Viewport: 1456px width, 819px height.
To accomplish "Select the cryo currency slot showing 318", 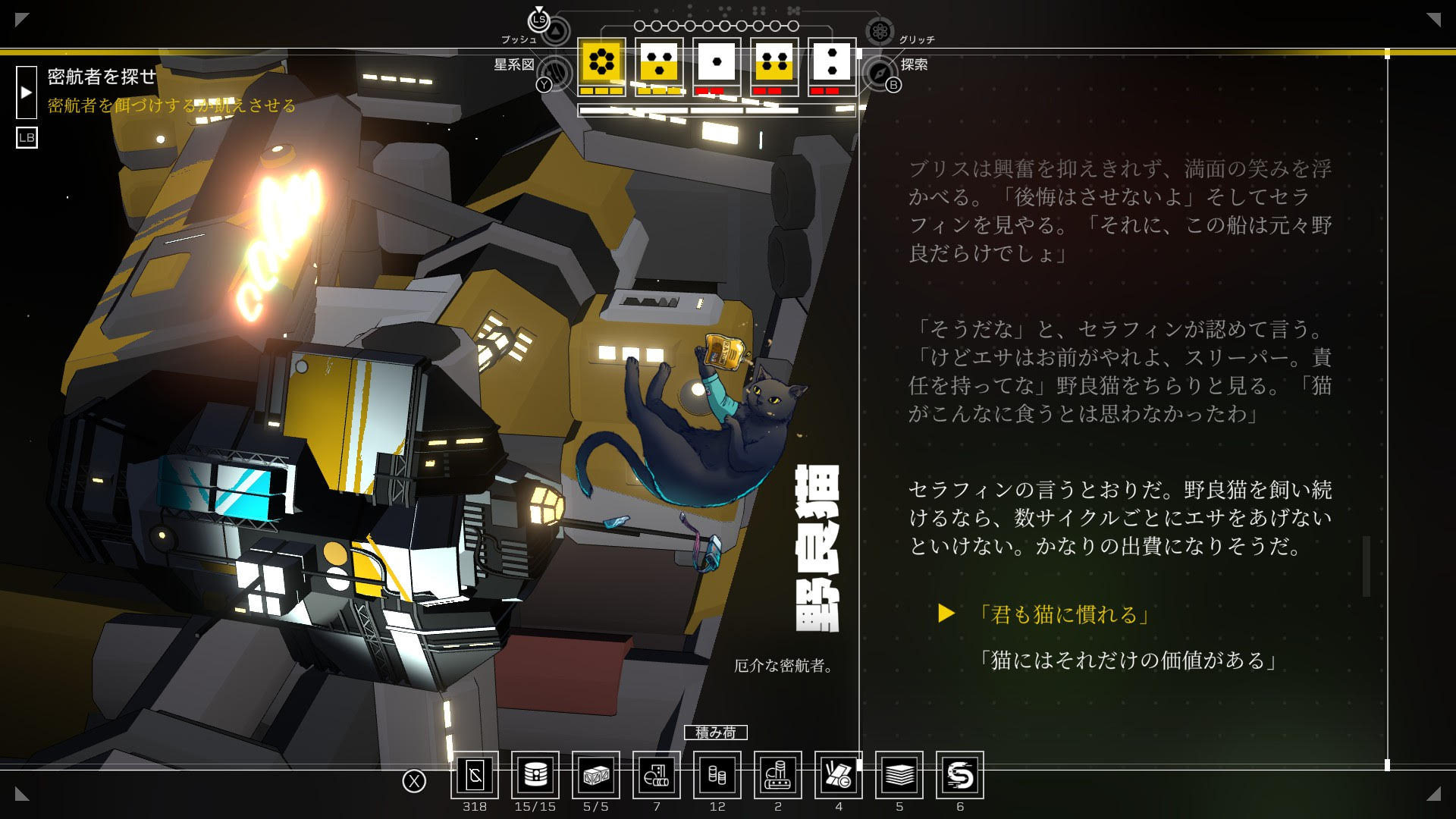I will (475, 775).
